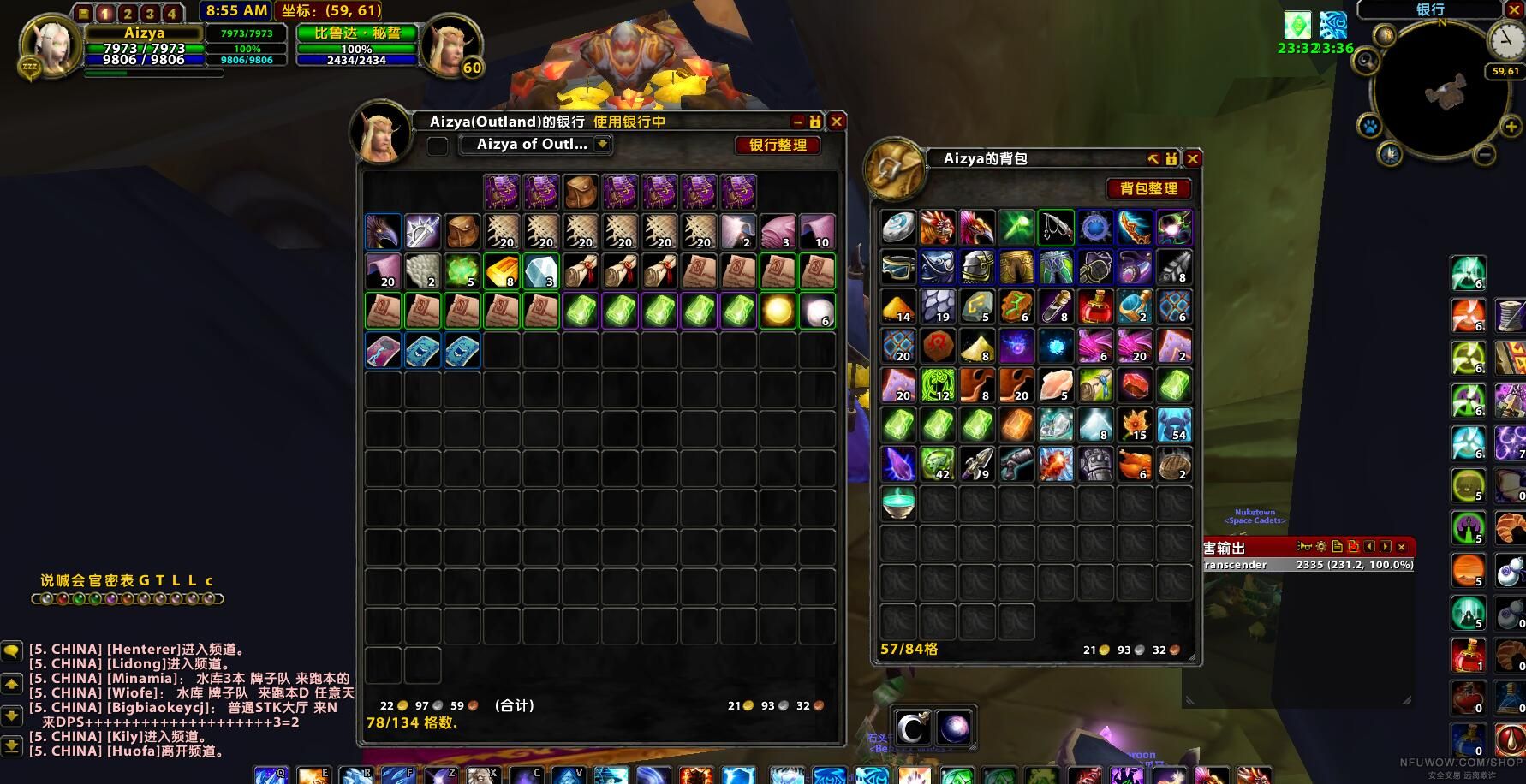Viewport: 1526px width, 784px height.
Task: Select the gold bar stack of 8 in bank
Action: coord(501,271)
